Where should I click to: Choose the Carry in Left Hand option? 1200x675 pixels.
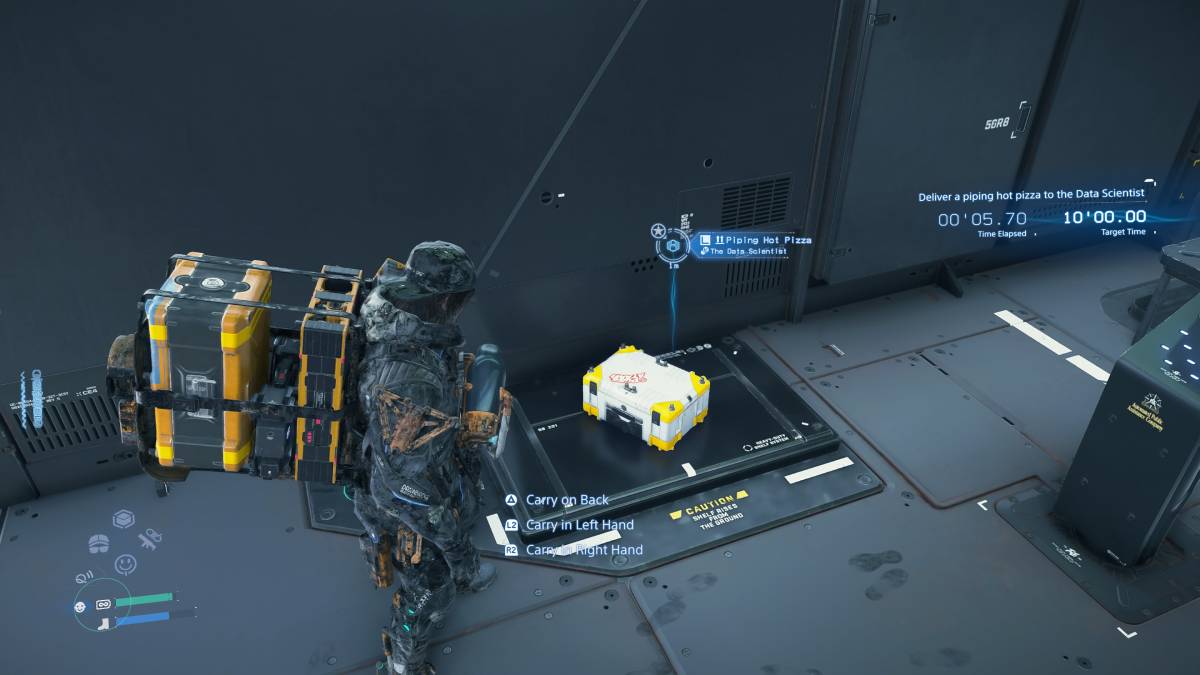[579, 525]
